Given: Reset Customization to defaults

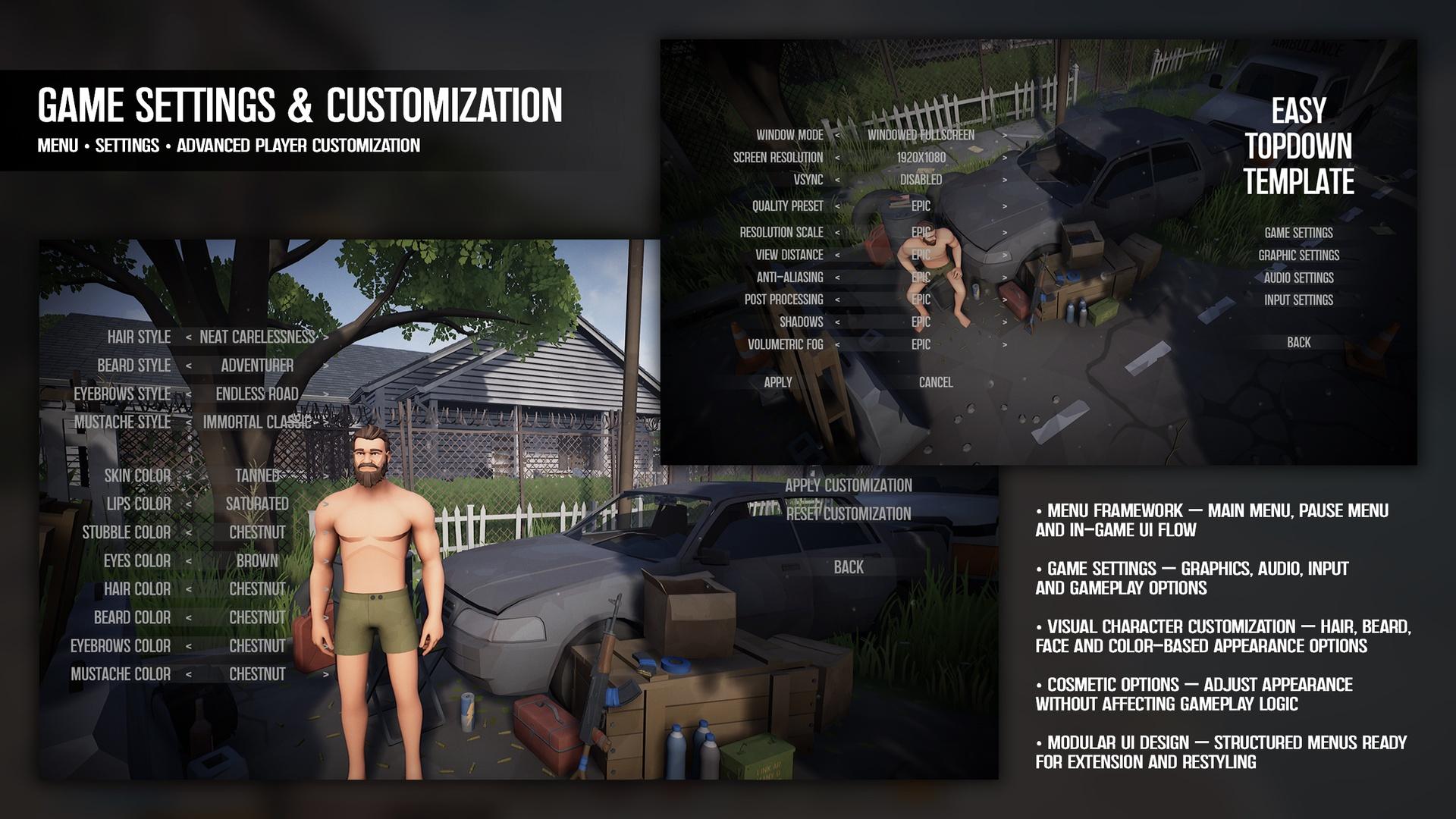Looking at the screenshot, I should [848, 514].
